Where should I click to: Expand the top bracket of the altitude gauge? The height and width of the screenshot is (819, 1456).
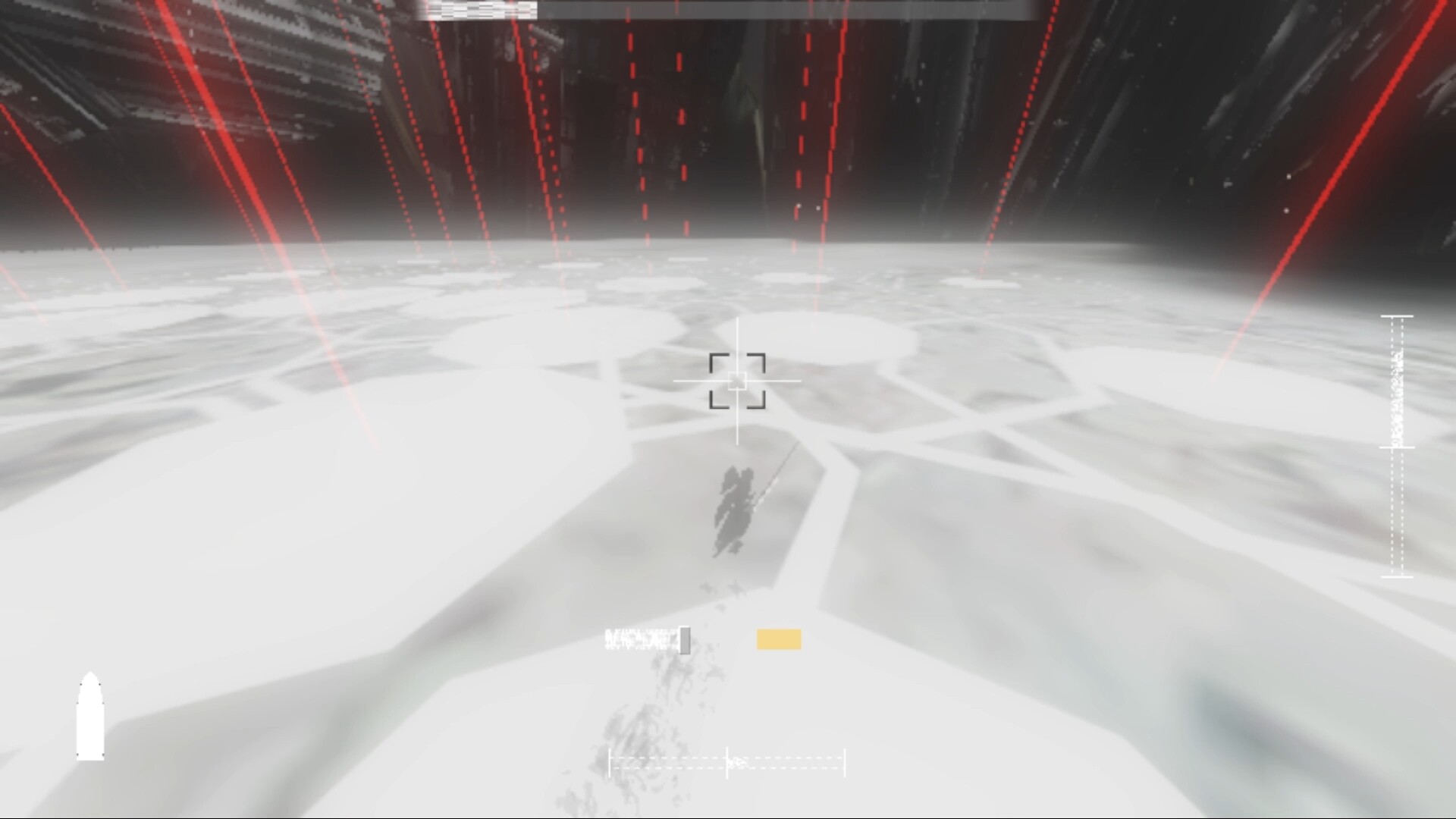point(1397,316)
